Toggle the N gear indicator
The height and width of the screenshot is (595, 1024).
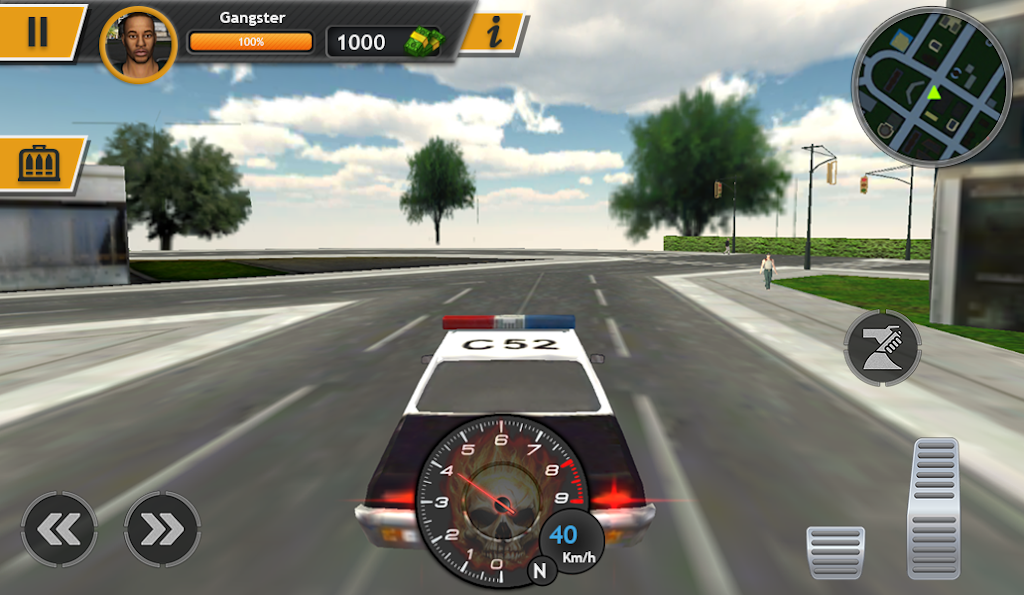tap(541, 571)
